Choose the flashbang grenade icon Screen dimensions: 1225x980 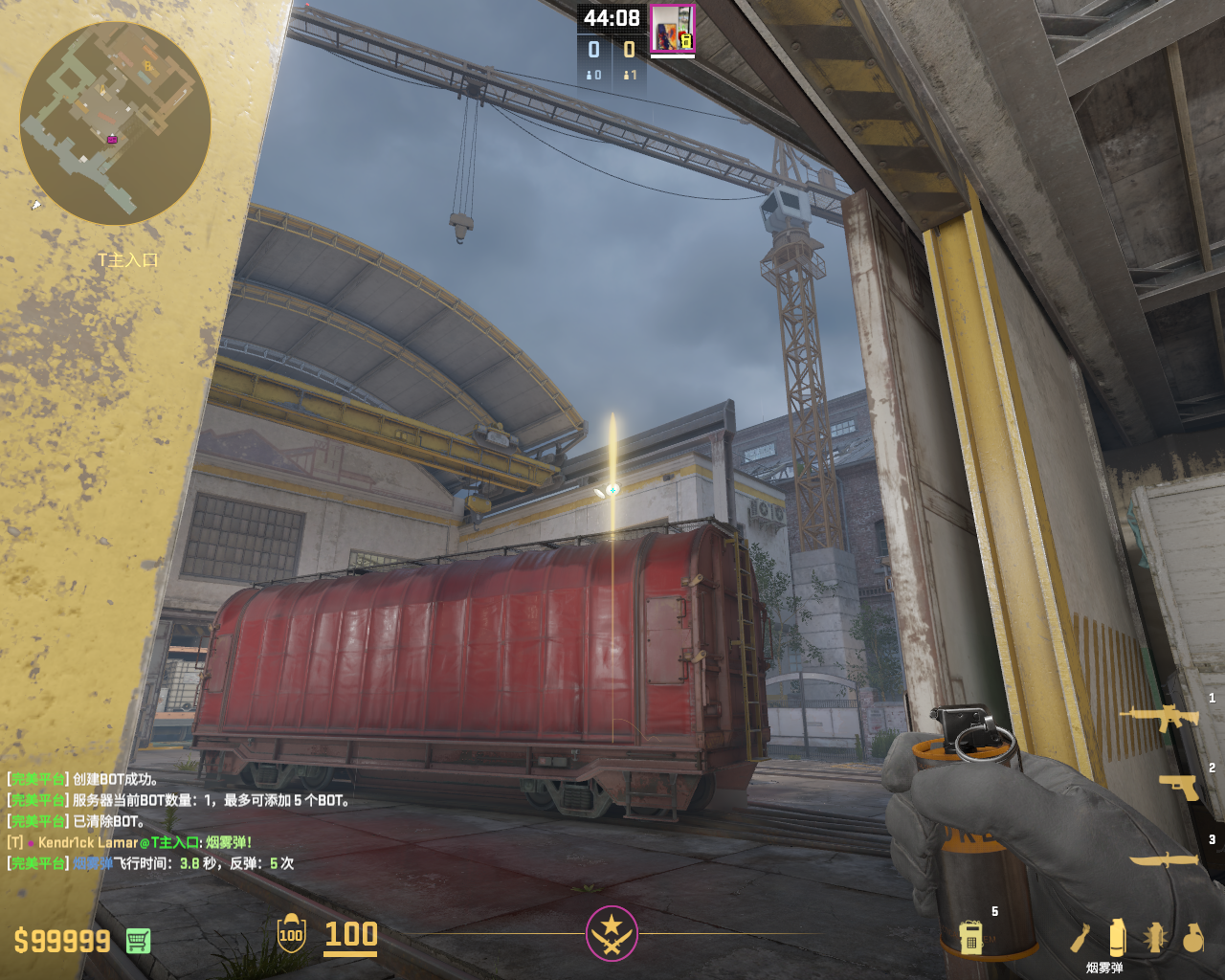[1155, 938]
